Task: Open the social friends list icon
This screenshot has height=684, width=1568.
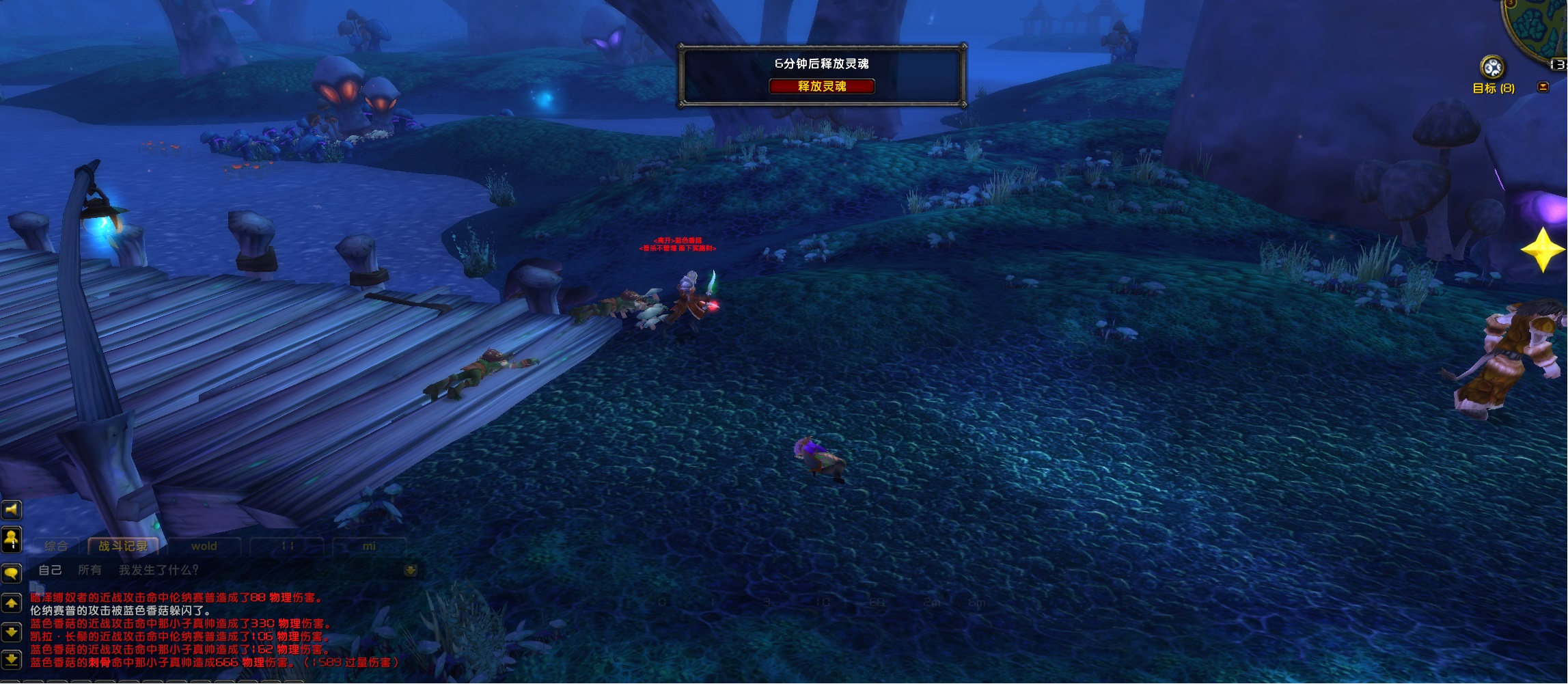Action: pos(12,540)
